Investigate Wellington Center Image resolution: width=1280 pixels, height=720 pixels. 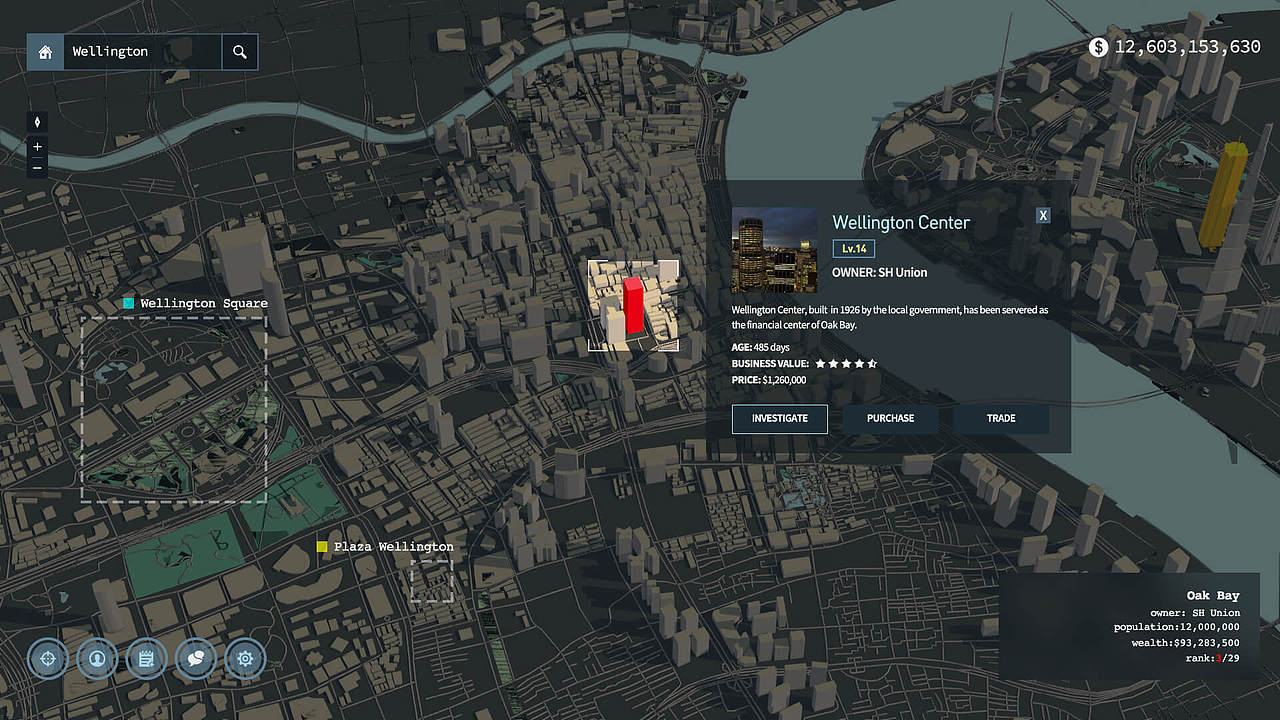click(x=780, y=418)
